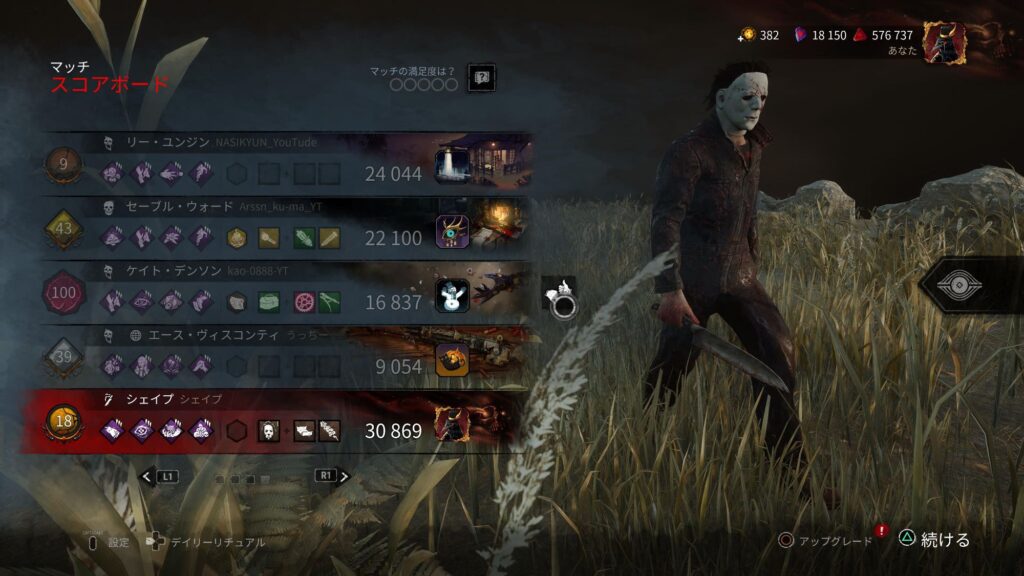The height and width of the screenshot is (576, 1024).
Task: View the pumpkin offering icon on Ace's row
Action: 453,360
